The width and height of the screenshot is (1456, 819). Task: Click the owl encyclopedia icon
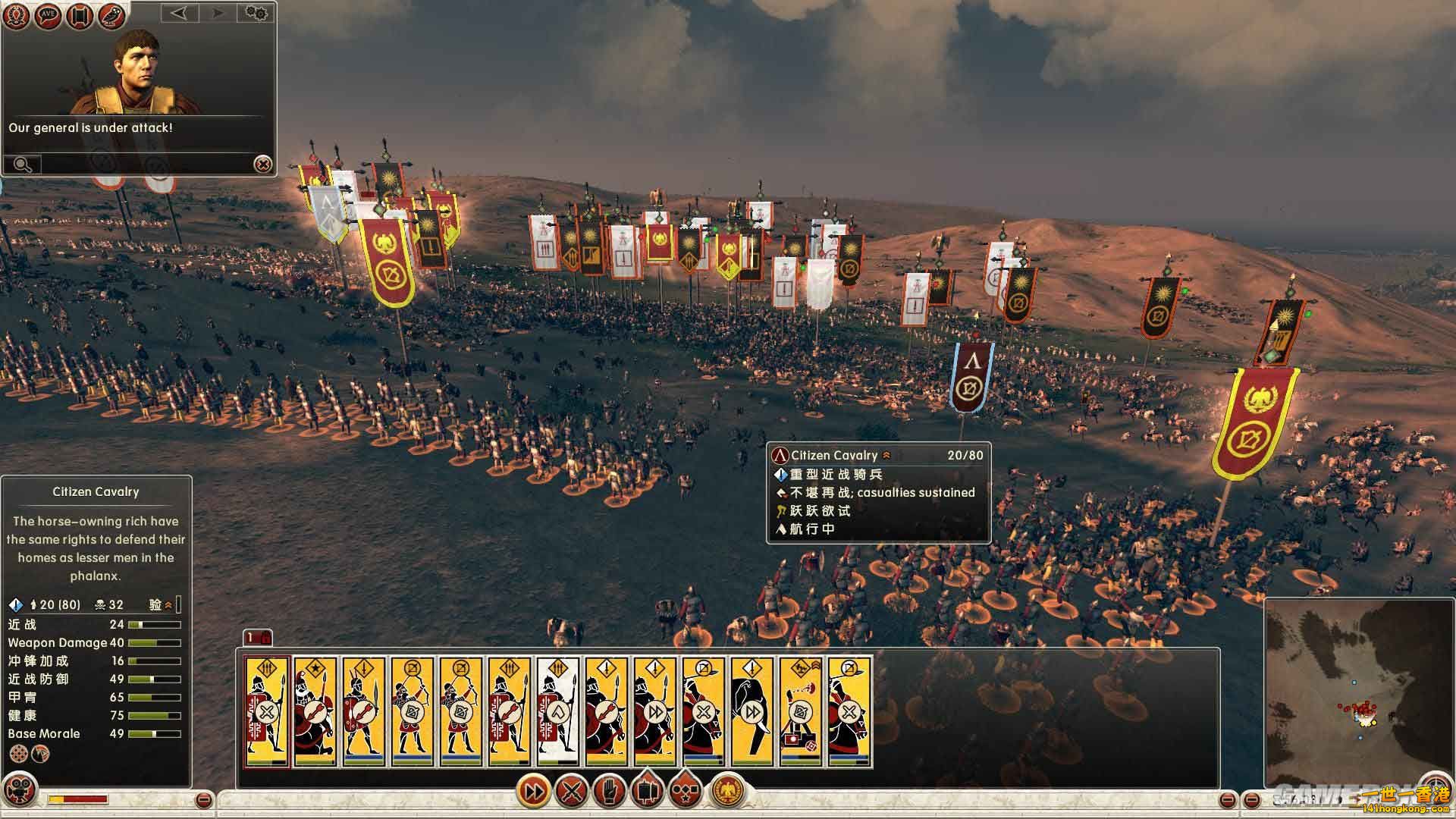click(x=111, y=16)
